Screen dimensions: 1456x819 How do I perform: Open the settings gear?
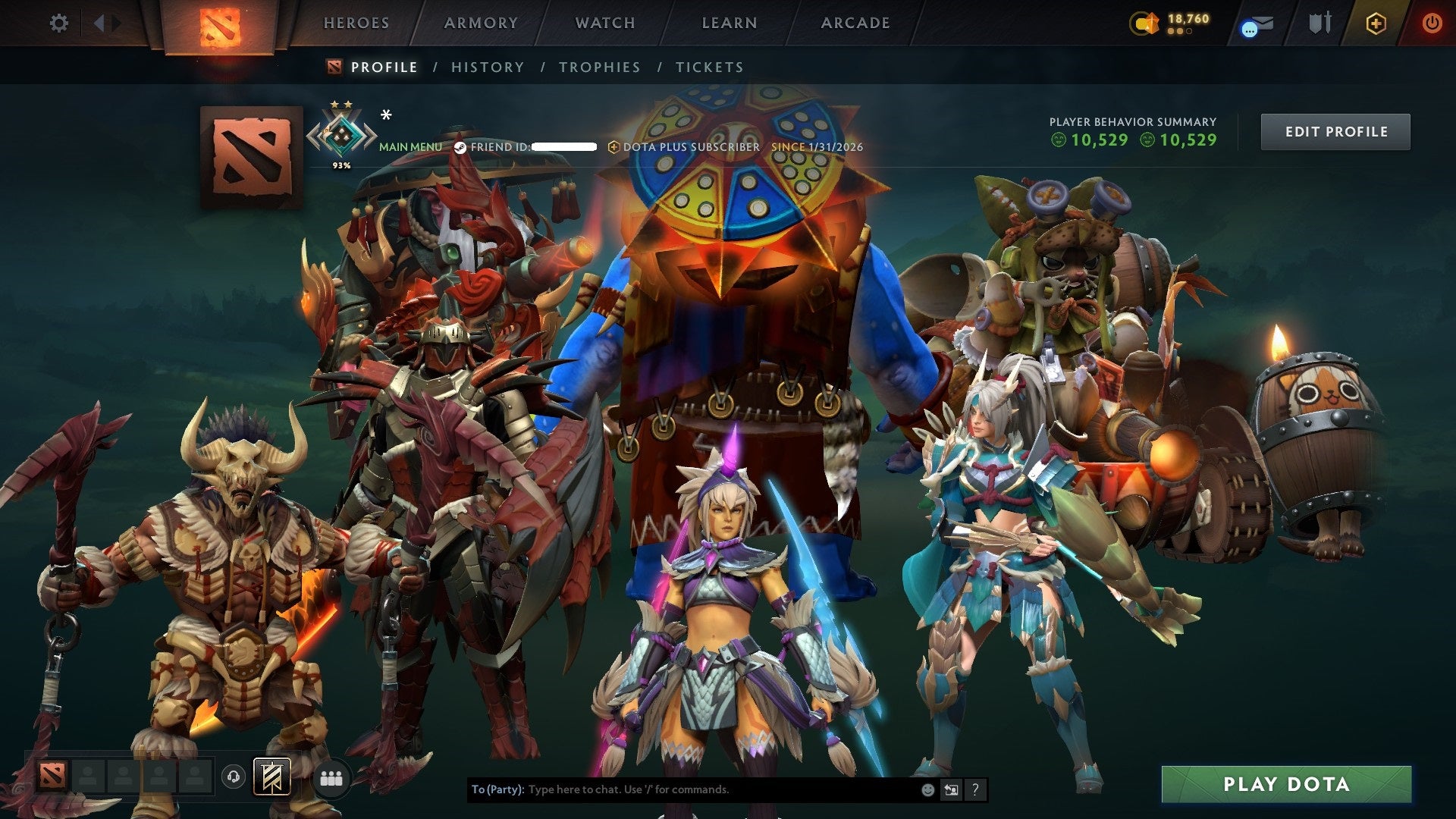point(58,23)
